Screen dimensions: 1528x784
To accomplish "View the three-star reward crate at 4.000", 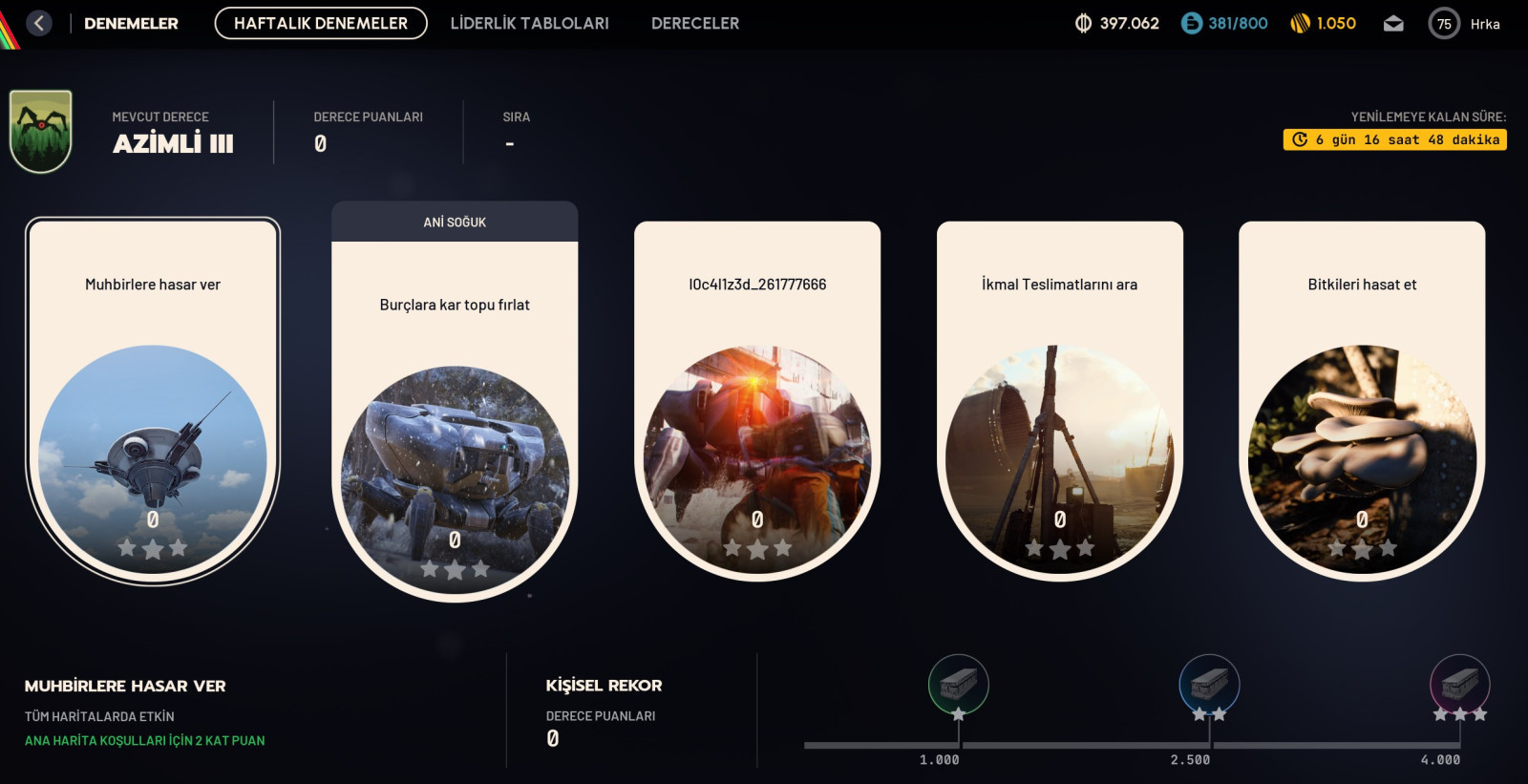I will 1459,685.
